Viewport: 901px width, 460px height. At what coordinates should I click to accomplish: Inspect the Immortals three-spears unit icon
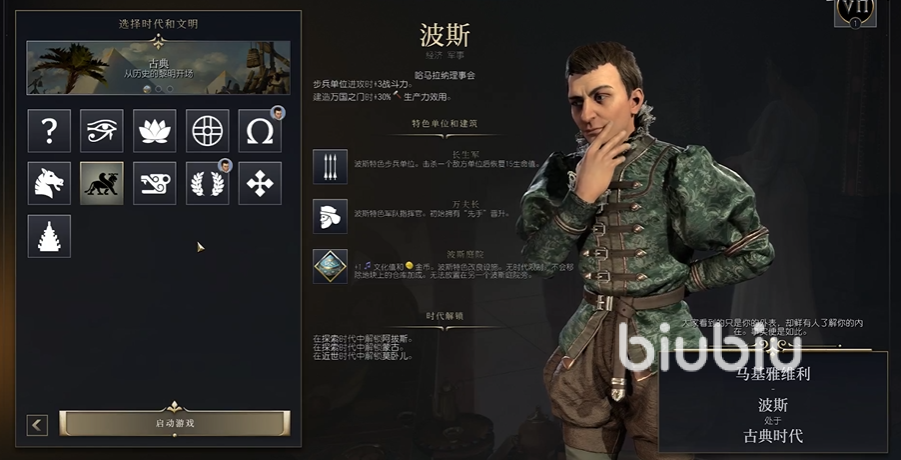point(330,166)
